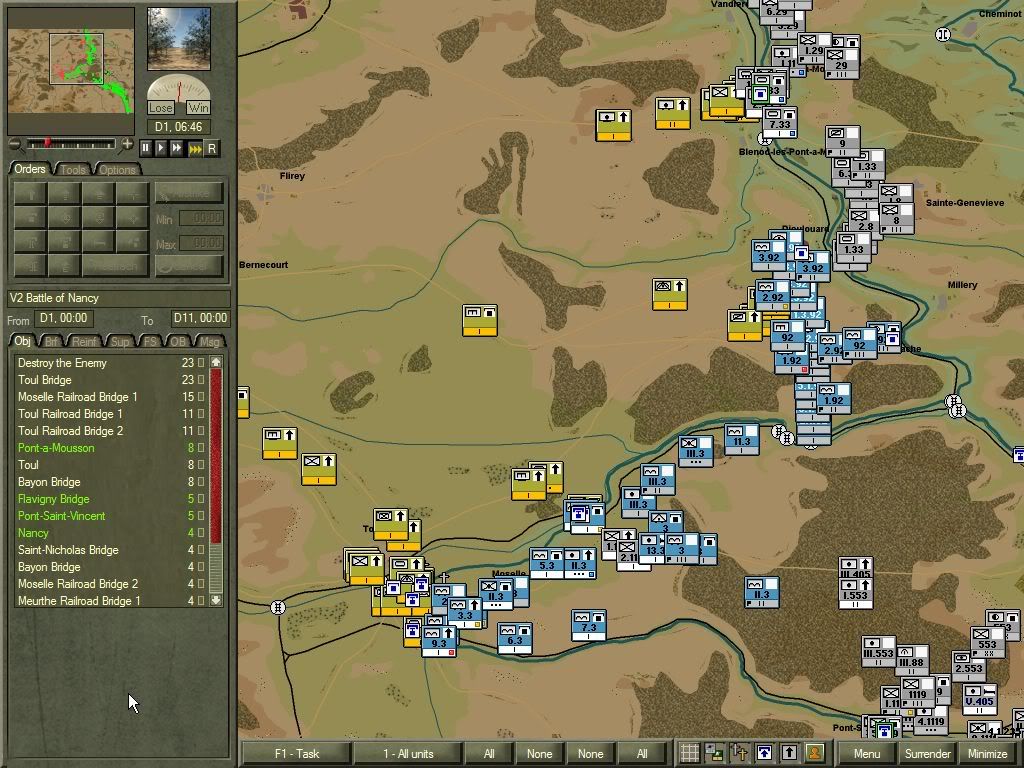Toggle the map grid icon
This screenshot has width=1024, height=768.
(x=689, y=753)
